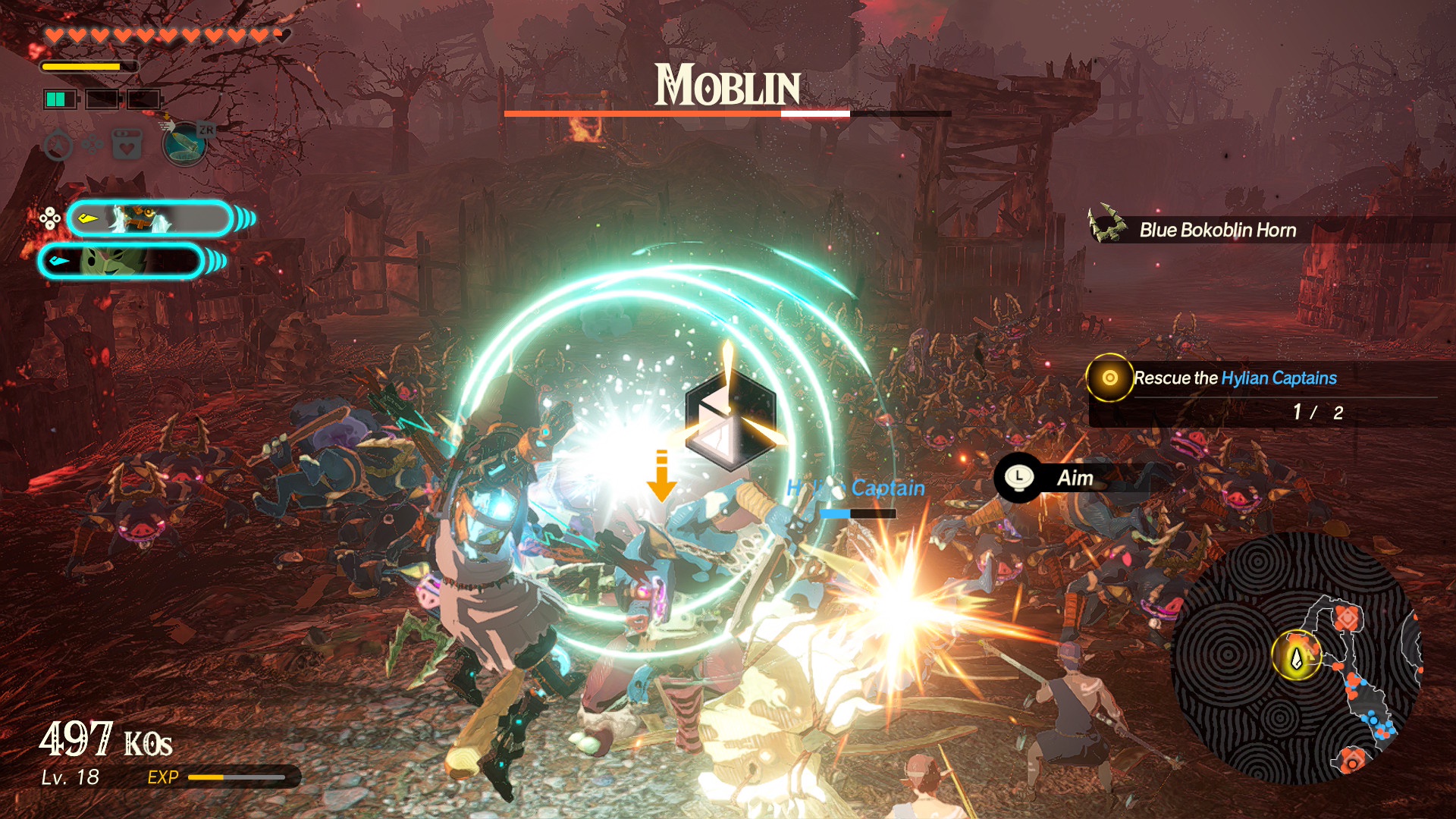
Task: Activate the Sheikah rune ability icon
Action: [184, 143]
